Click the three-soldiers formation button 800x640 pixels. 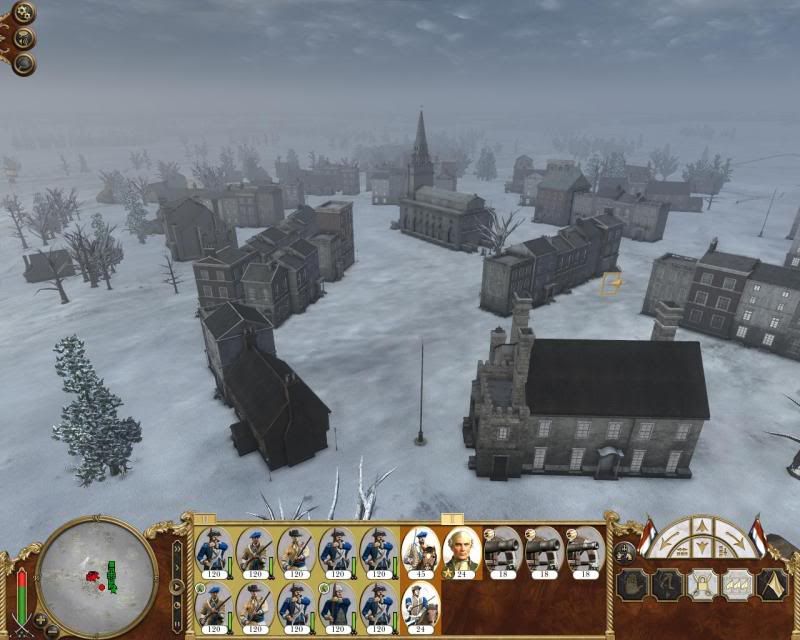(736, 585)
